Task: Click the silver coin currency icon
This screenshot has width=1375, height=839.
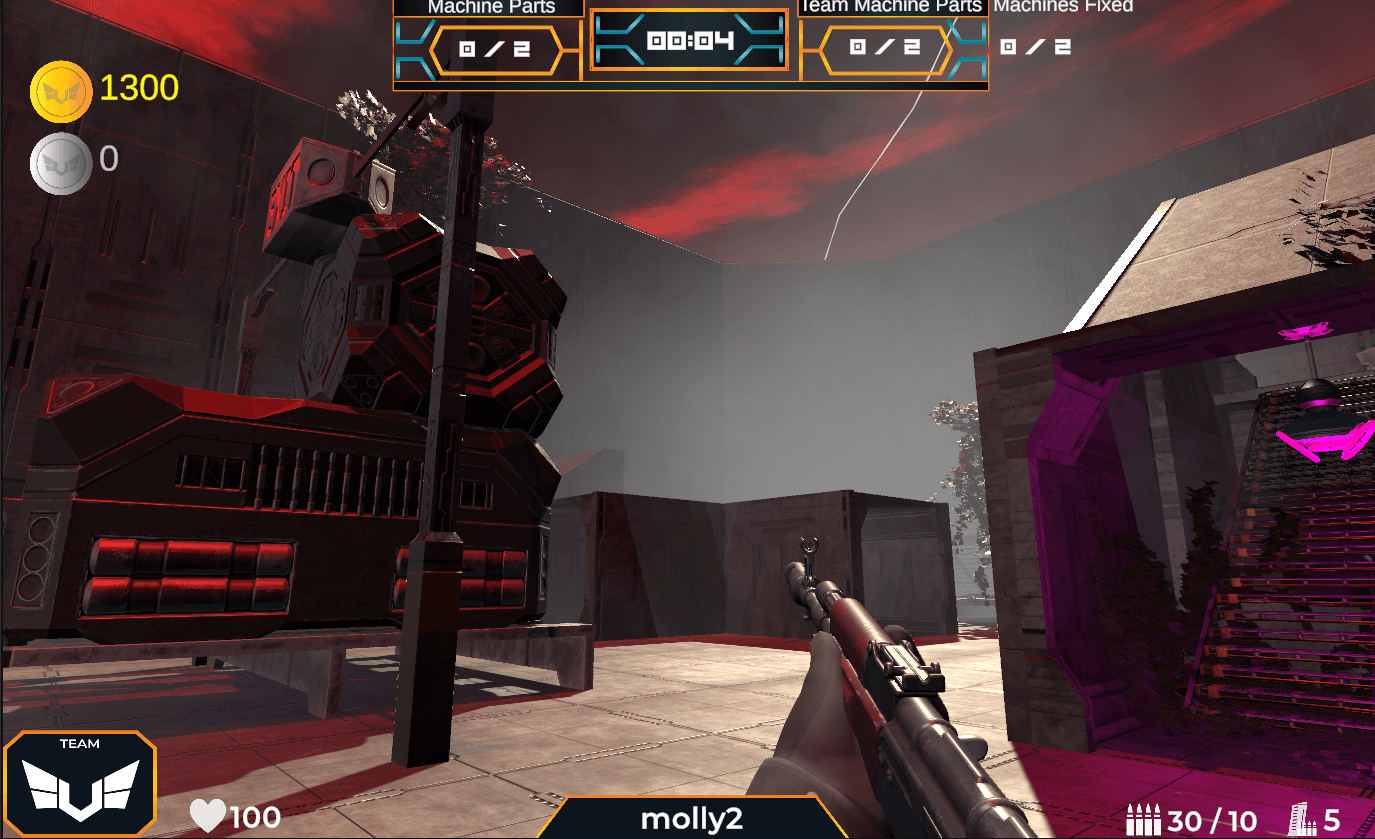Action: pyautogui.click(x=61, y=162)
